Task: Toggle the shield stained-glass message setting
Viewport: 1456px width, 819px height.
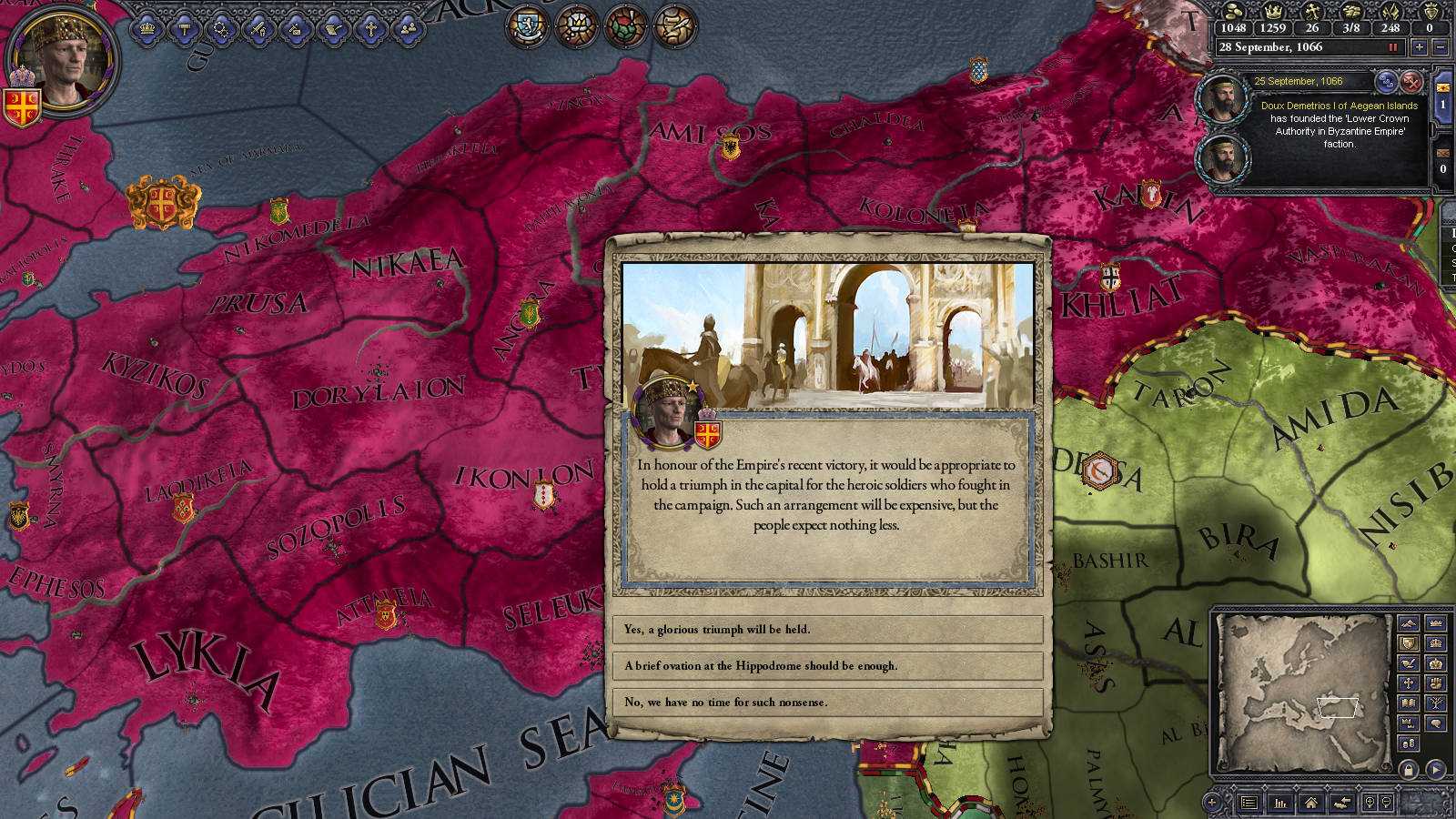Action: (x=526, y=27)
